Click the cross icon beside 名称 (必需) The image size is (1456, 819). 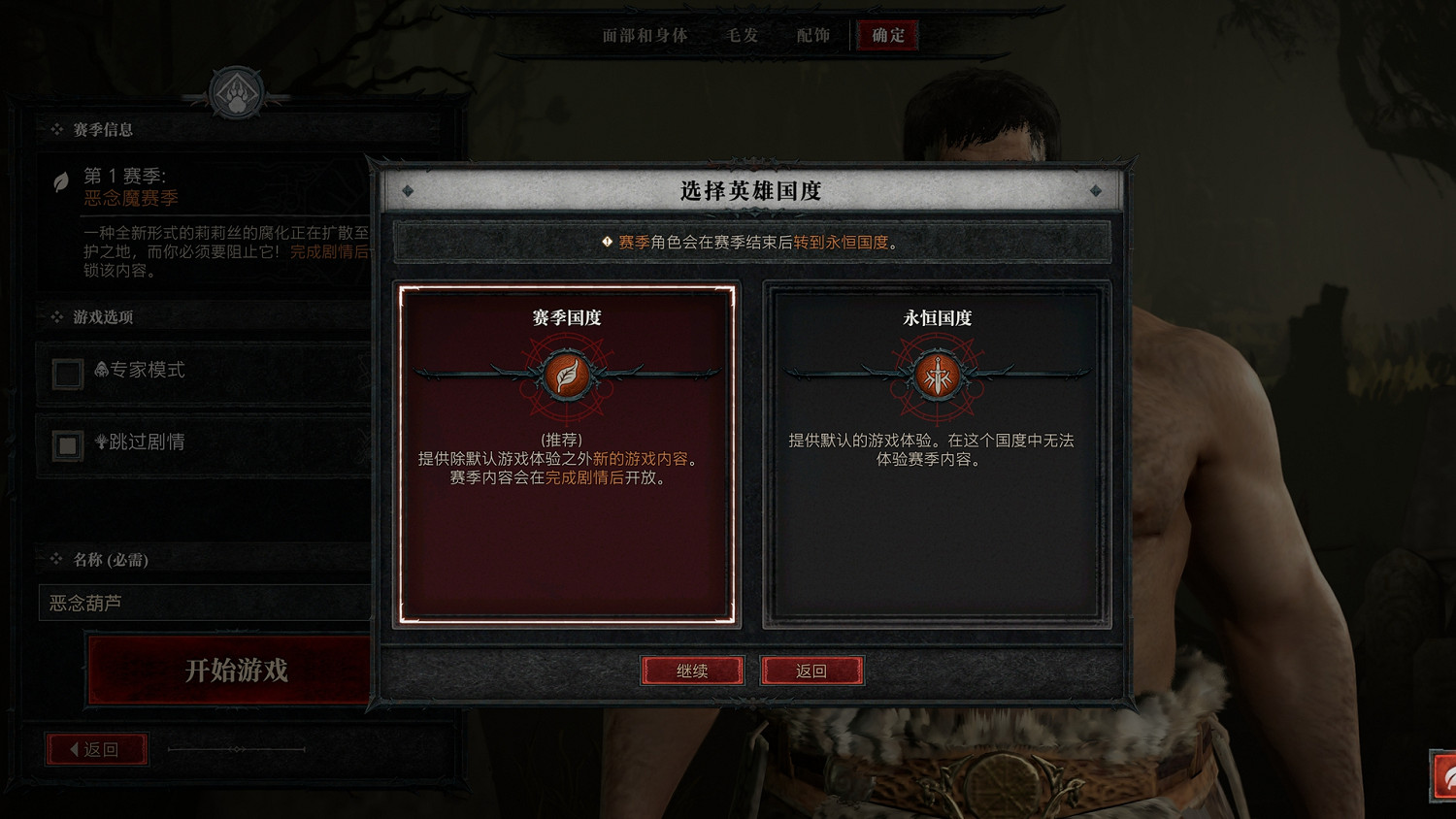56,560
